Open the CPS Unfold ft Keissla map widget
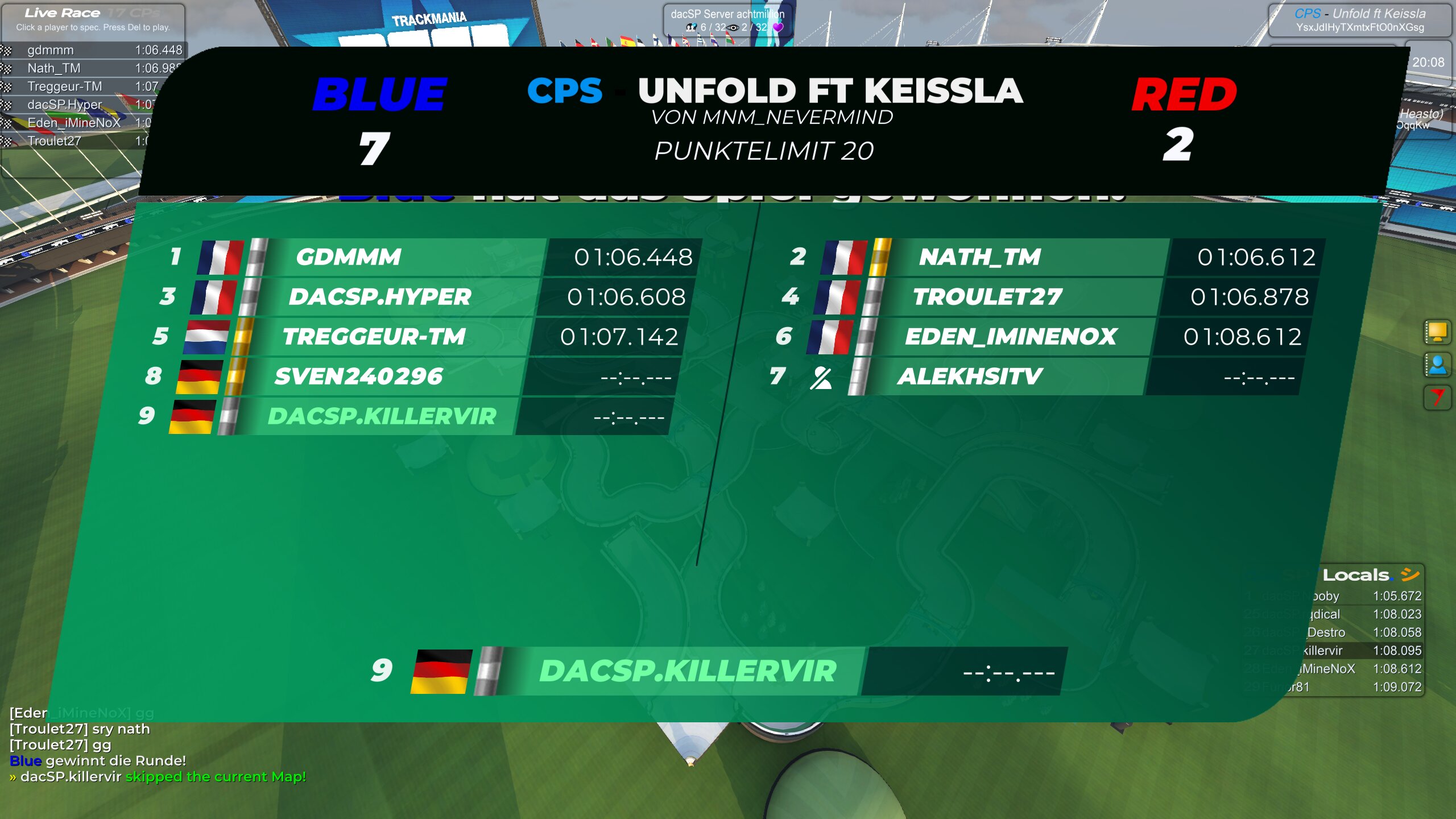This screenshot has height=819, width=1456. pos(1359,20)
